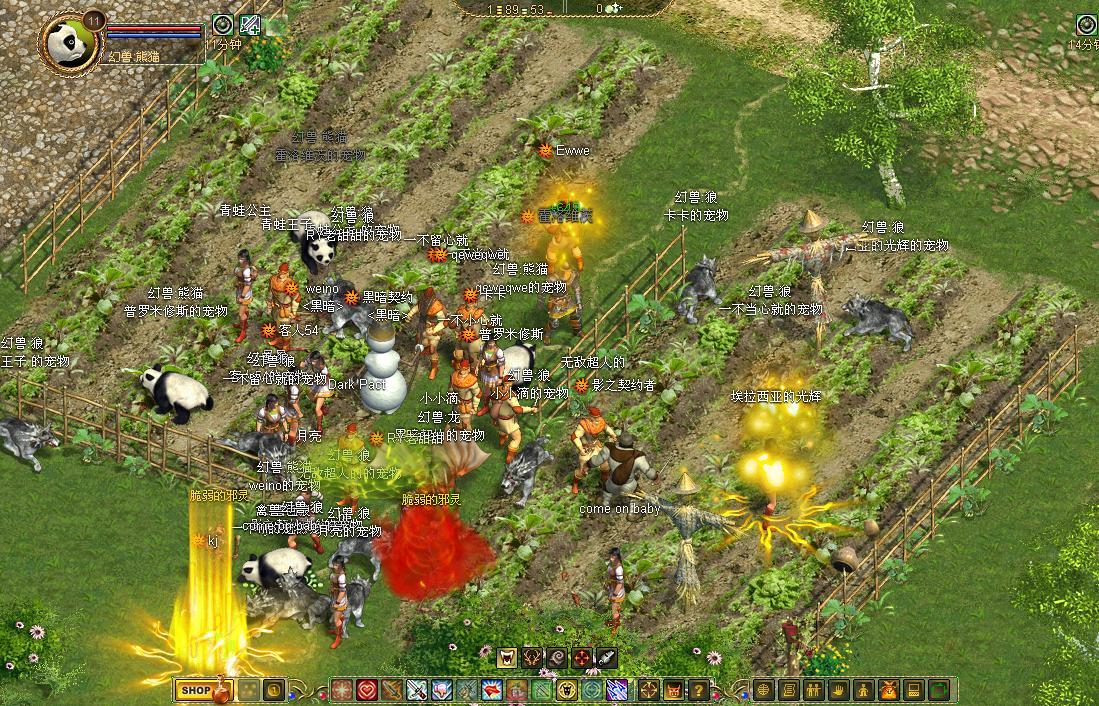Open the two-figures social menu button

coord(813,690)
